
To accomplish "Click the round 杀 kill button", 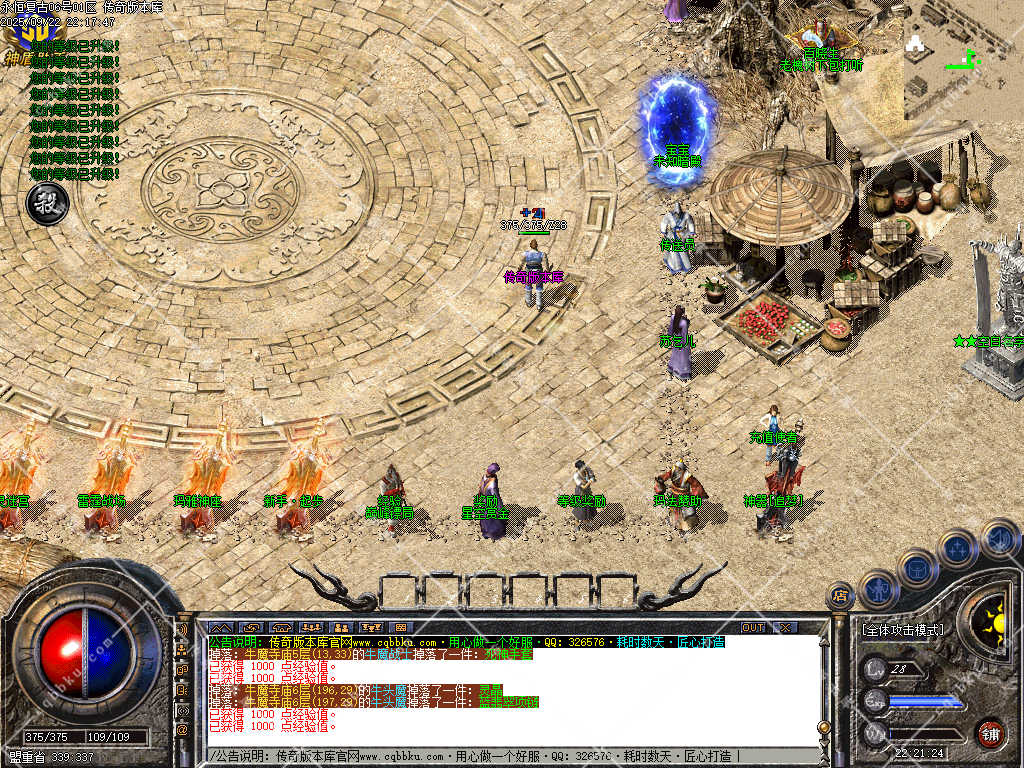I will pos(46,203).
